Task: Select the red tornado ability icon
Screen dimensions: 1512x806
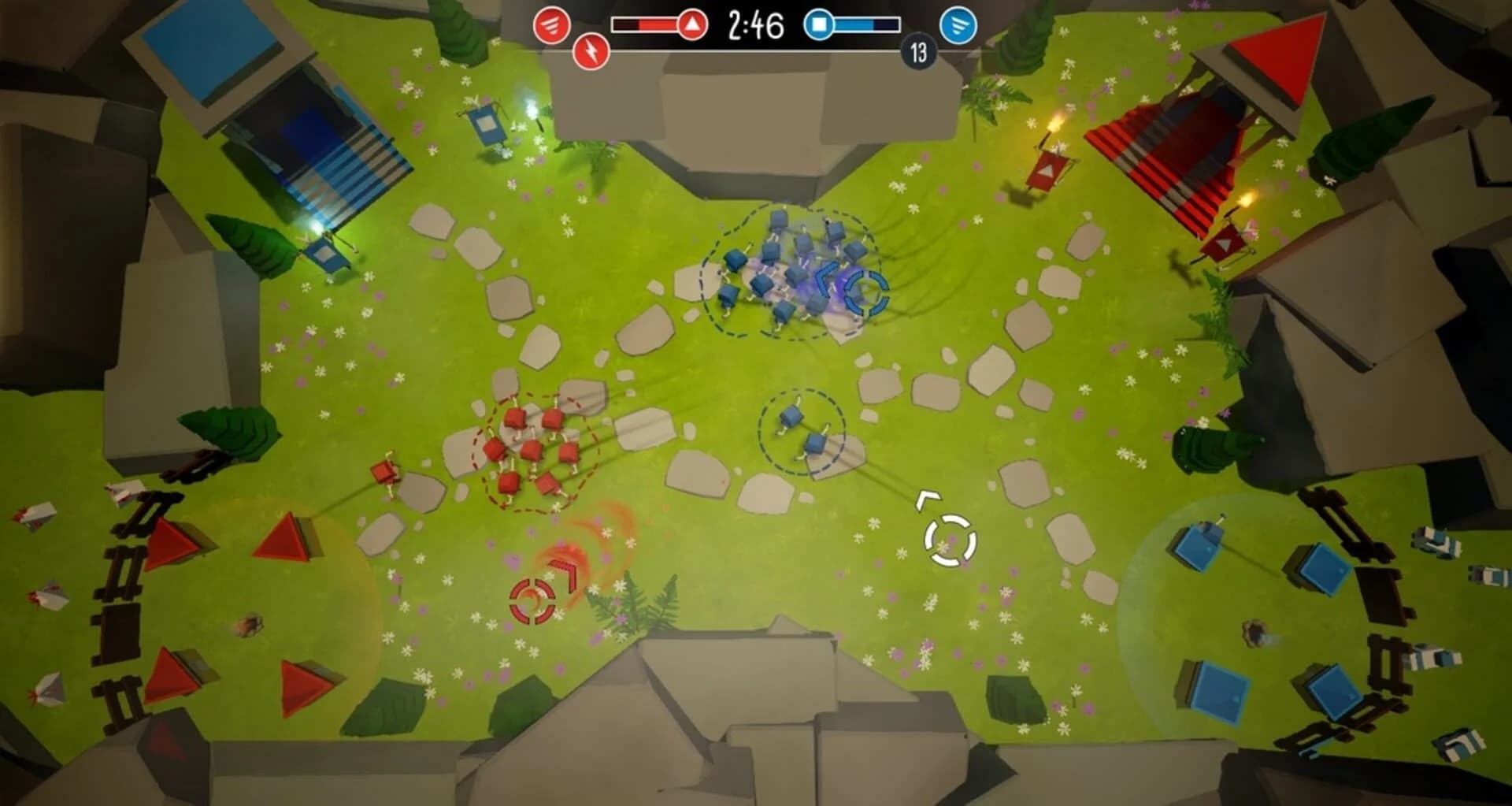Action: click(554, 24)
